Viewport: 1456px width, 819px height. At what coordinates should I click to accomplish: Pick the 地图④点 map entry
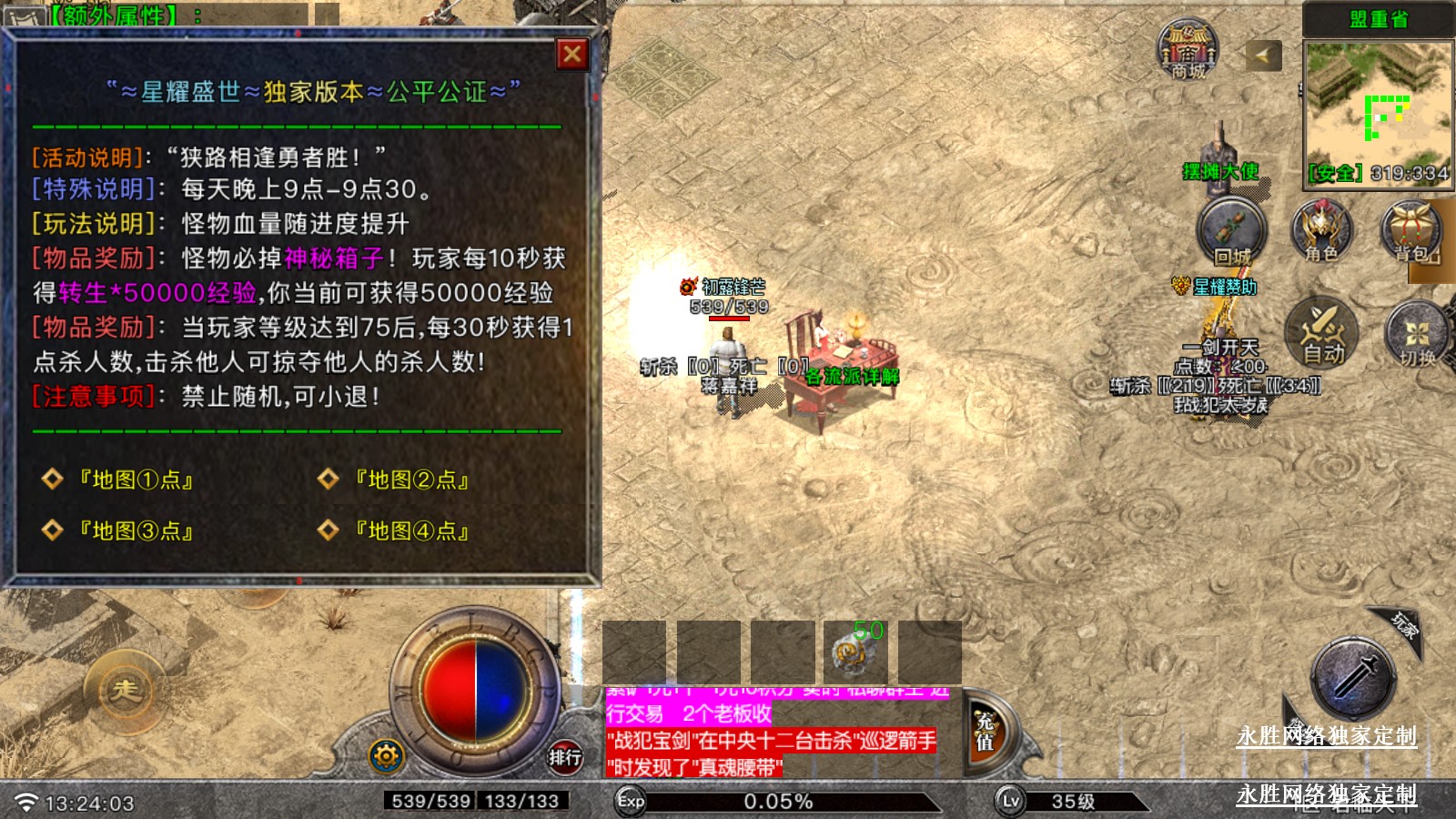411,531
